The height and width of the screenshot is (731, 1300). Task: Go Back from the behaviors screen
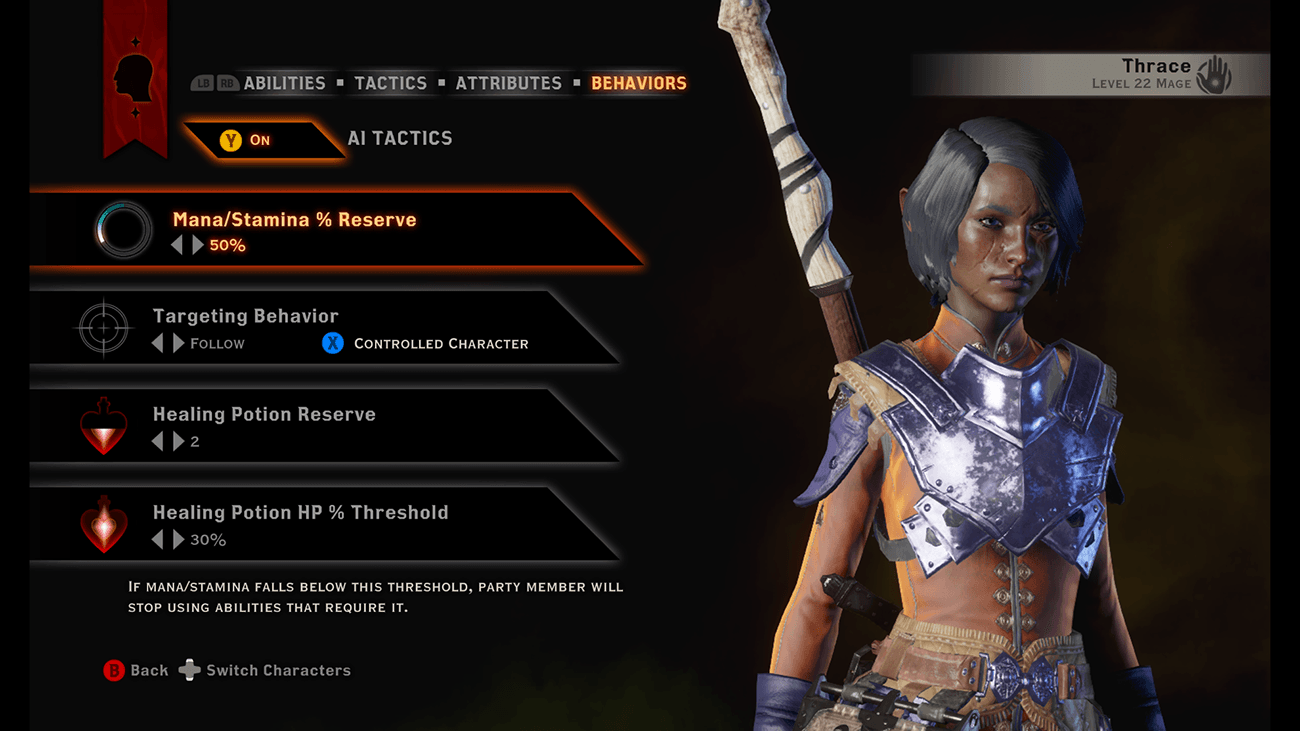coord(136,670)
